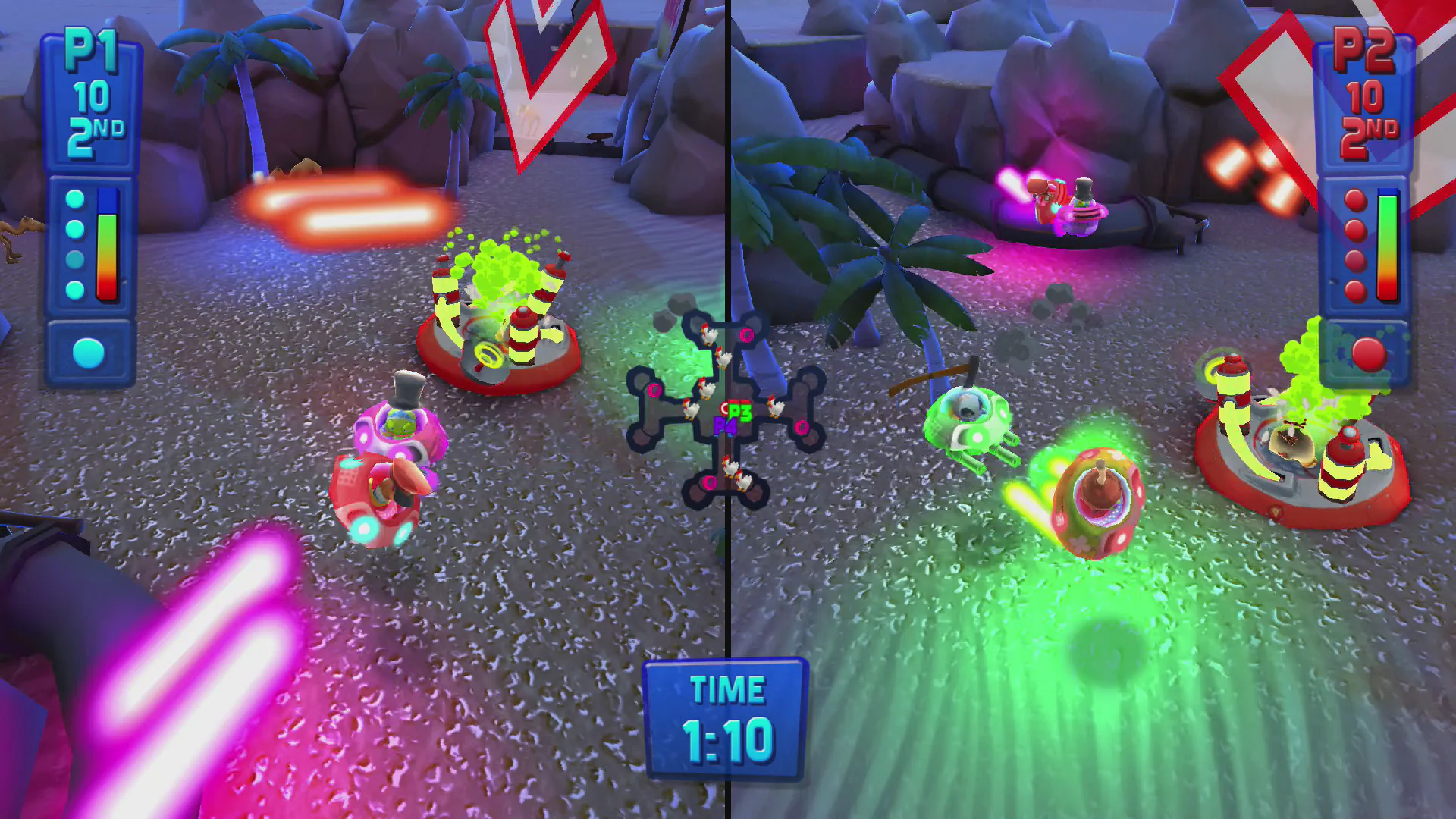Select the pink top-hat vehicle on the left

point(400,428)
